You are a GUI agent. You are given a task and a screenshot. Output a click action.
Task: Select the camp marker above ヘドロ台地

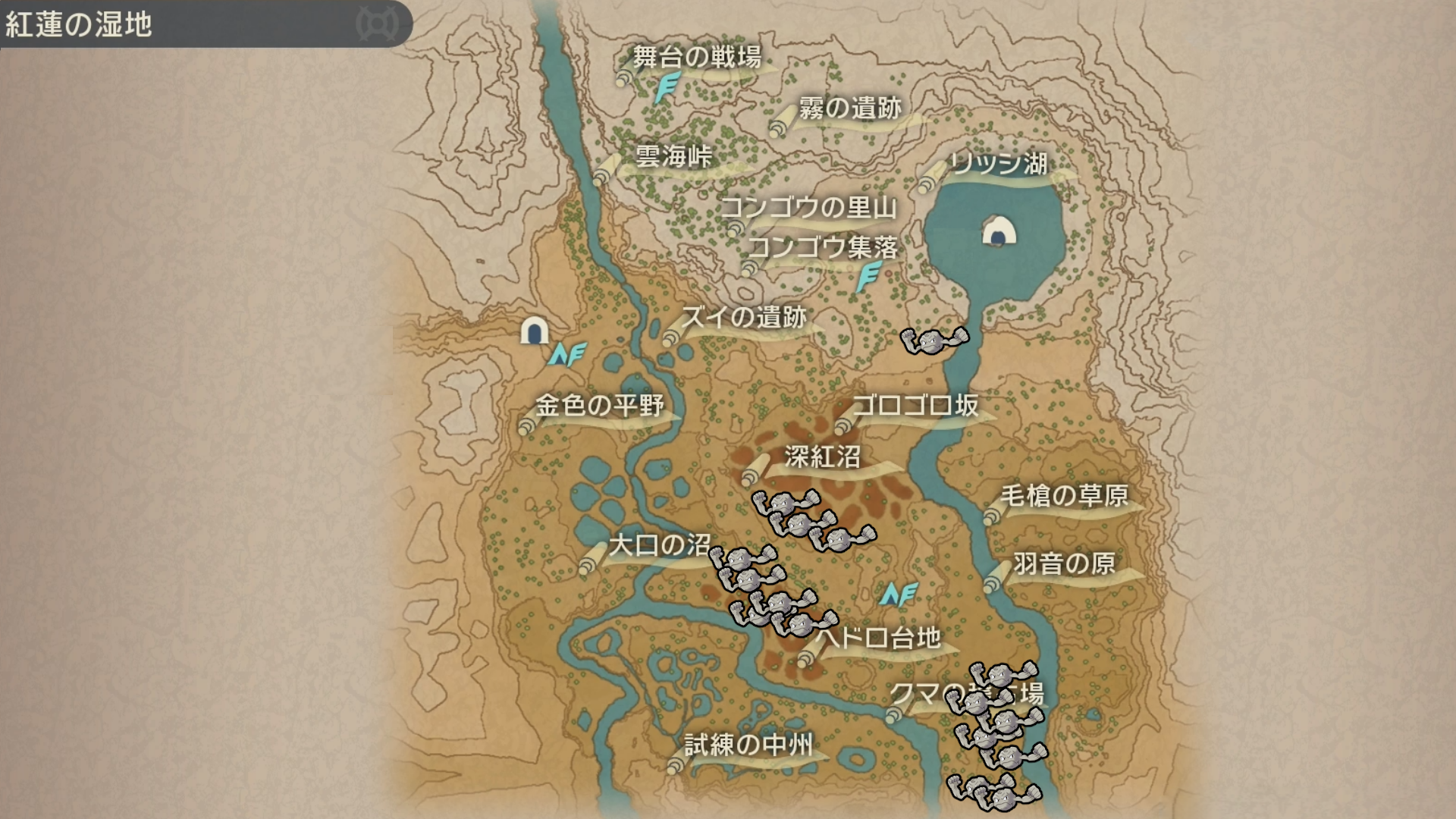899,595
